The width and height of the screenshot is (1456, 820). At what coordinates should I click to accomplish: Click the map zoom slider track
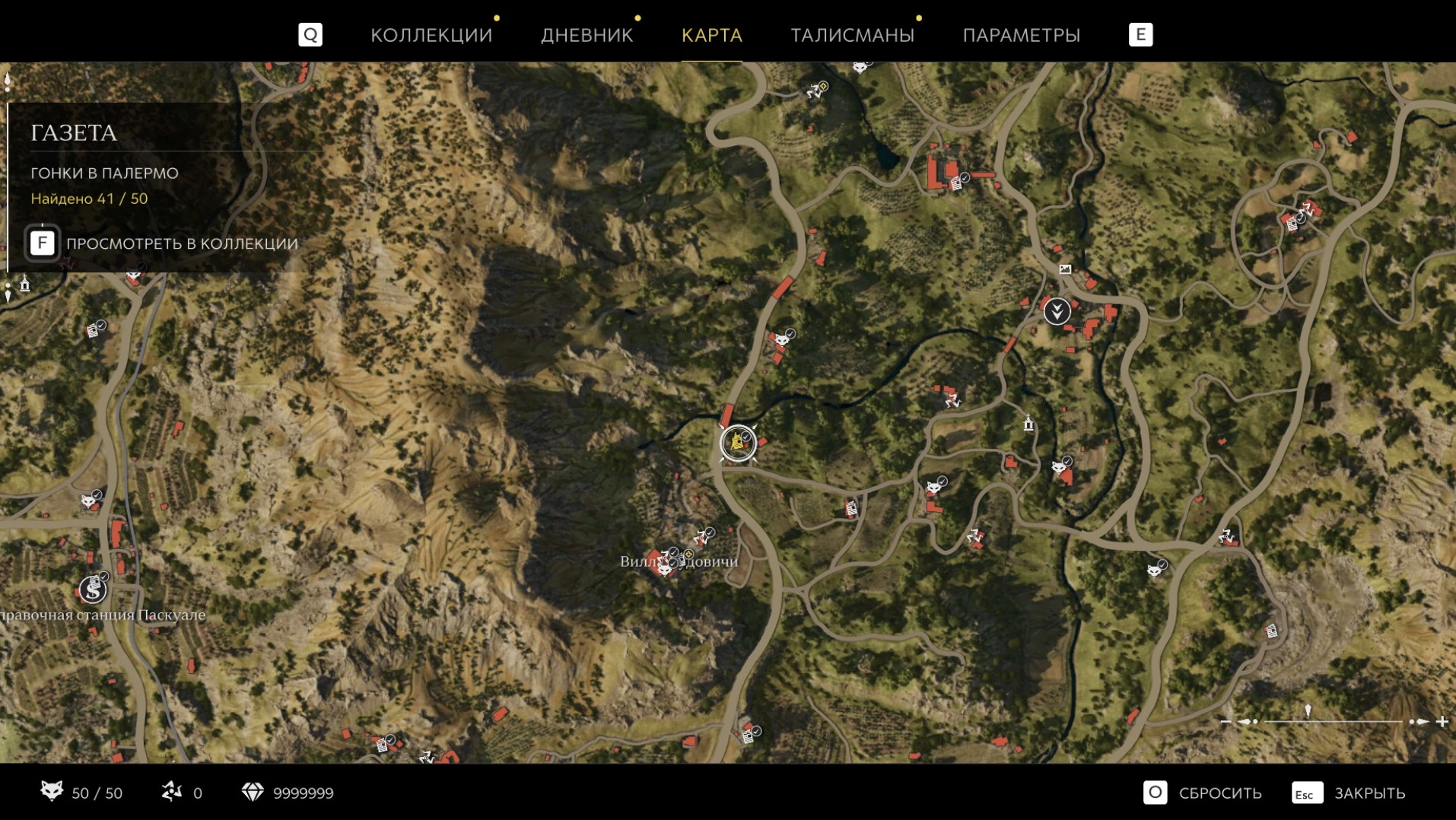coord(1331,721)
